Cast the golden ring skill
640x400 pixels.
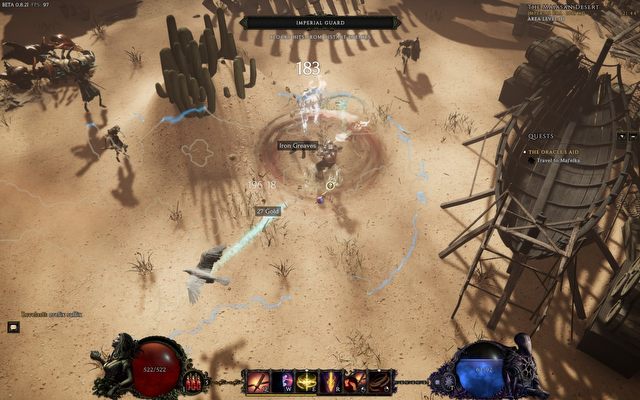click(306, 381)
